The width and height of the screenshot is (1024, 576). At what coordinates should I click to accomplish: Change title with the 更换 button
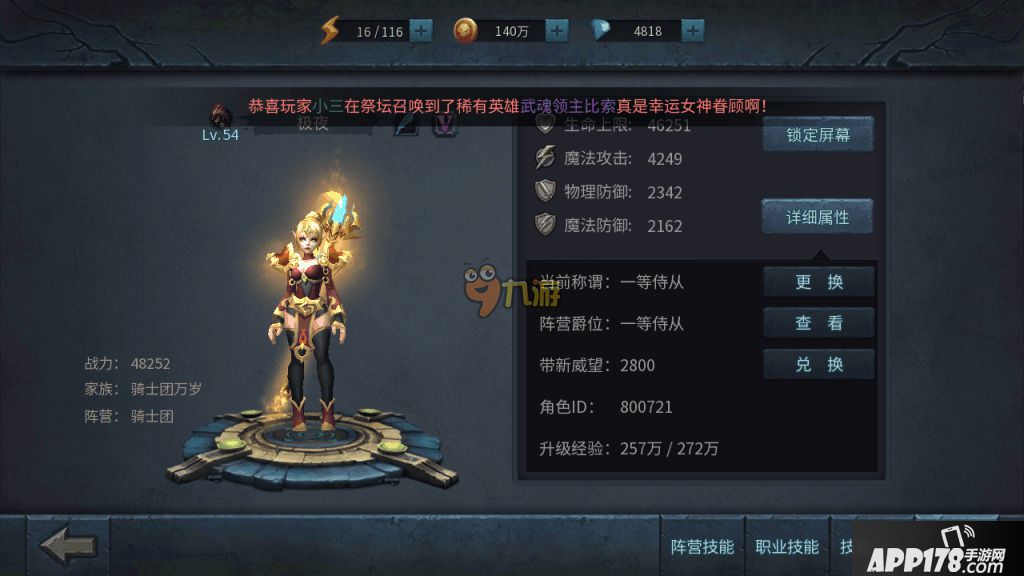[x=819, y=282]
